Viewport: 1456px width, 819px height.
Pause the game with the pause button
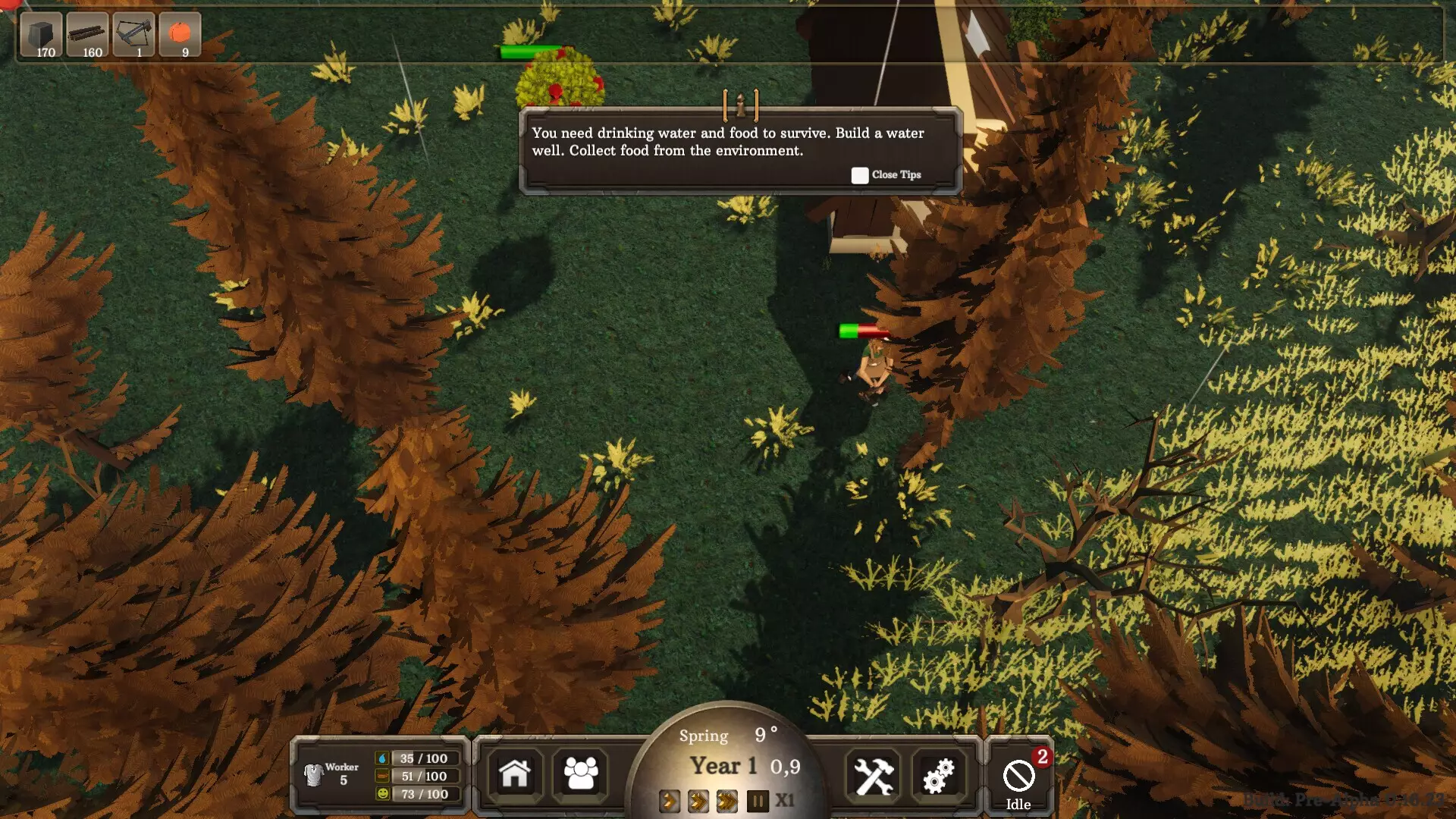click(x=758, y=801)
